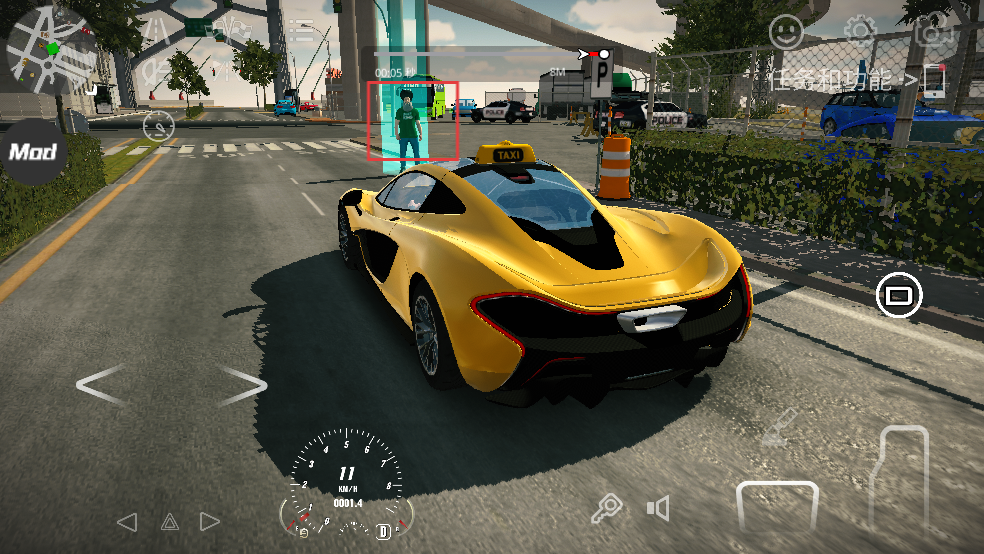Open the three-line list icon

click(301, 30)
